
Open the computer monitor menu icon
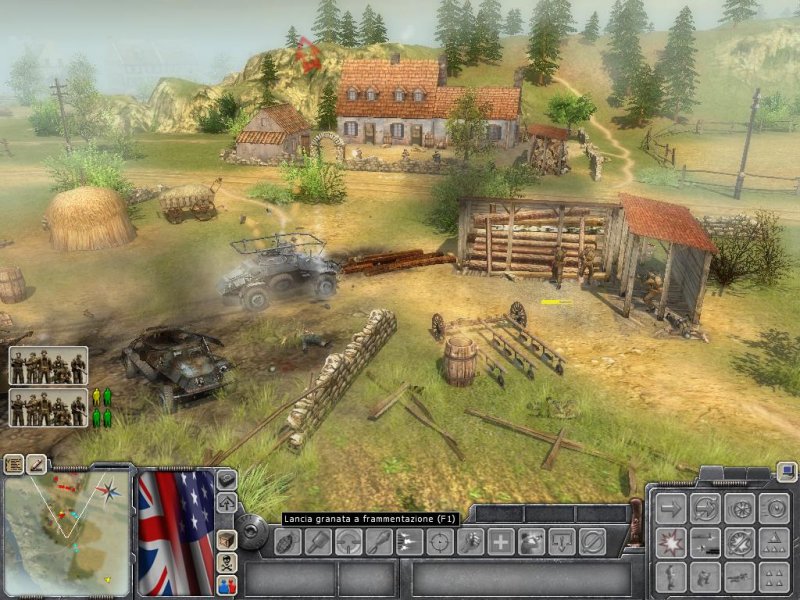coord(787,472)
